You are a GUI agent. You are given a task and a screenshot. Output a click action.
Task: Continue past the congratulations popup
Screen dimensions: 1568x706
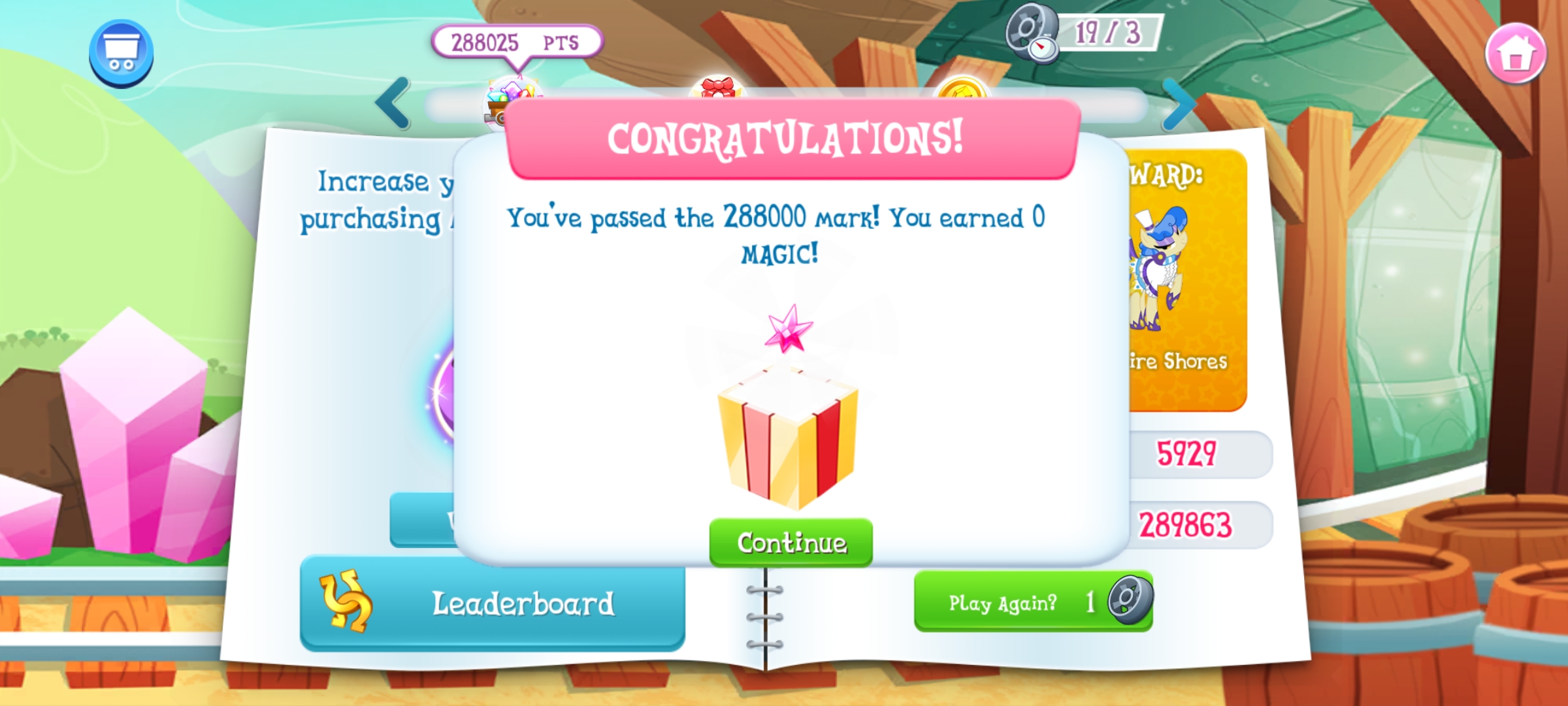pos(791,542)
